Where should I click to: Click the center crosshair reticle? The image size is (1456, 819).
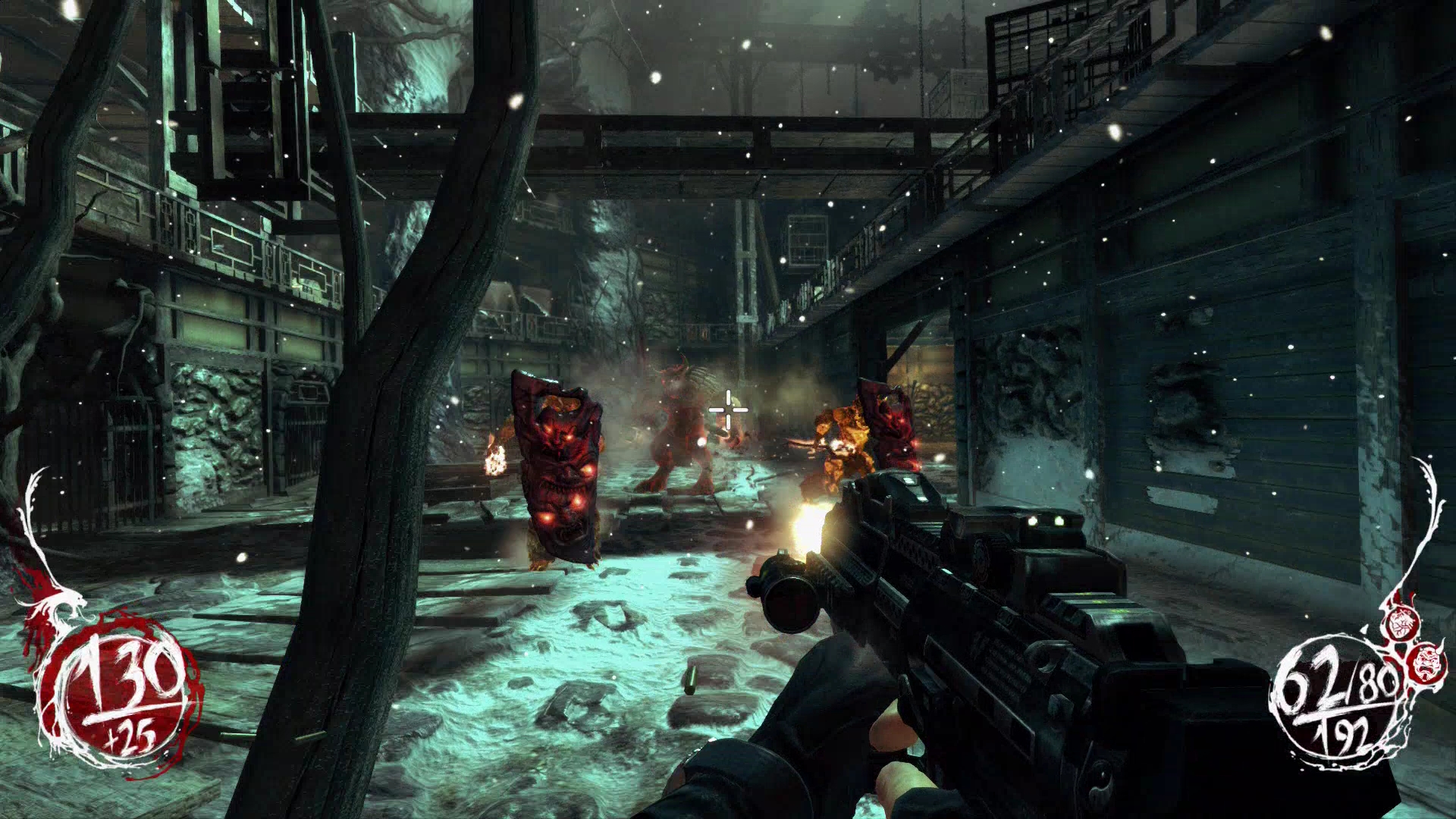pos(728,409)
